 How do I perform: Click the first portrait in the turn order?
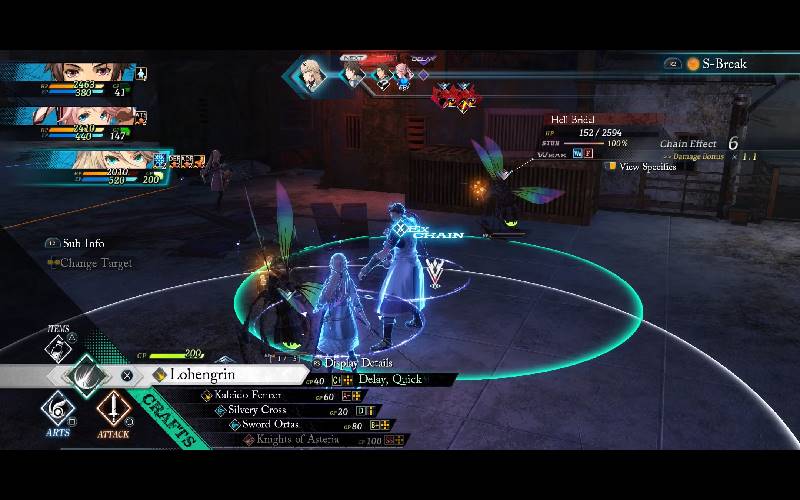click(x=313, y=75)
